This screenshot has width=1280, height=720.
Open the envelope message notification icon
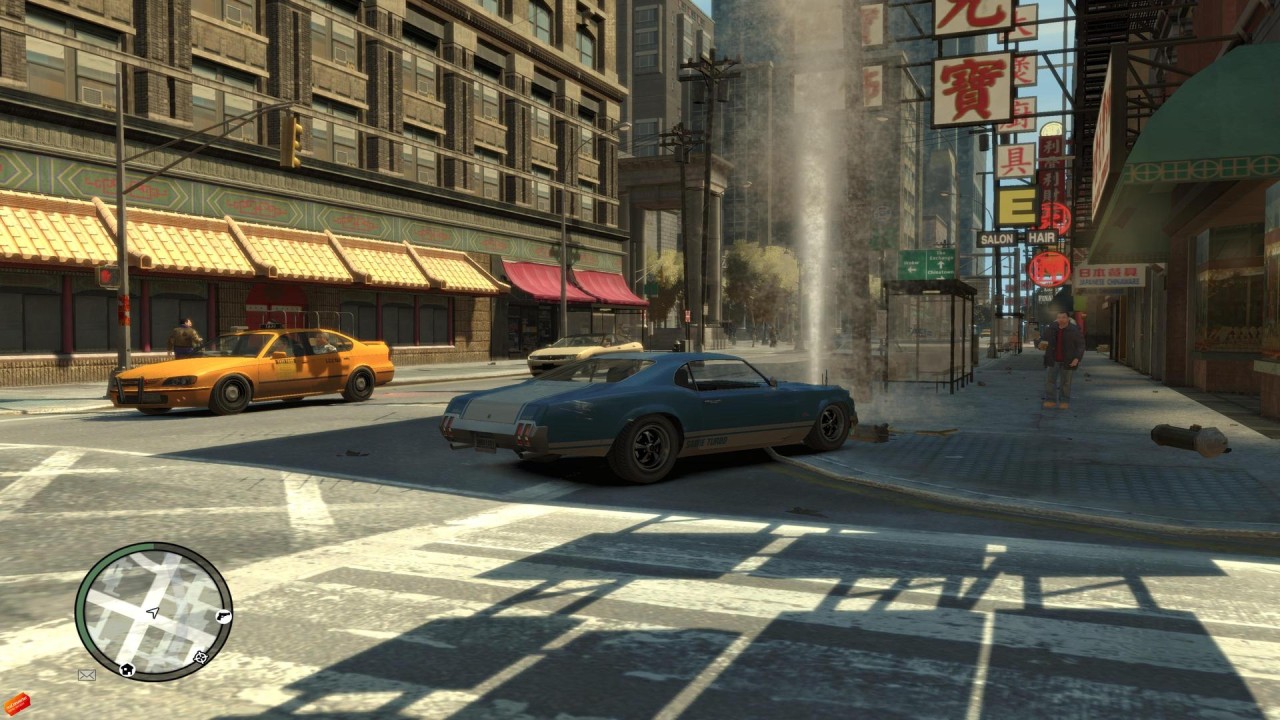pyautogui.click(x=87, y=675)
